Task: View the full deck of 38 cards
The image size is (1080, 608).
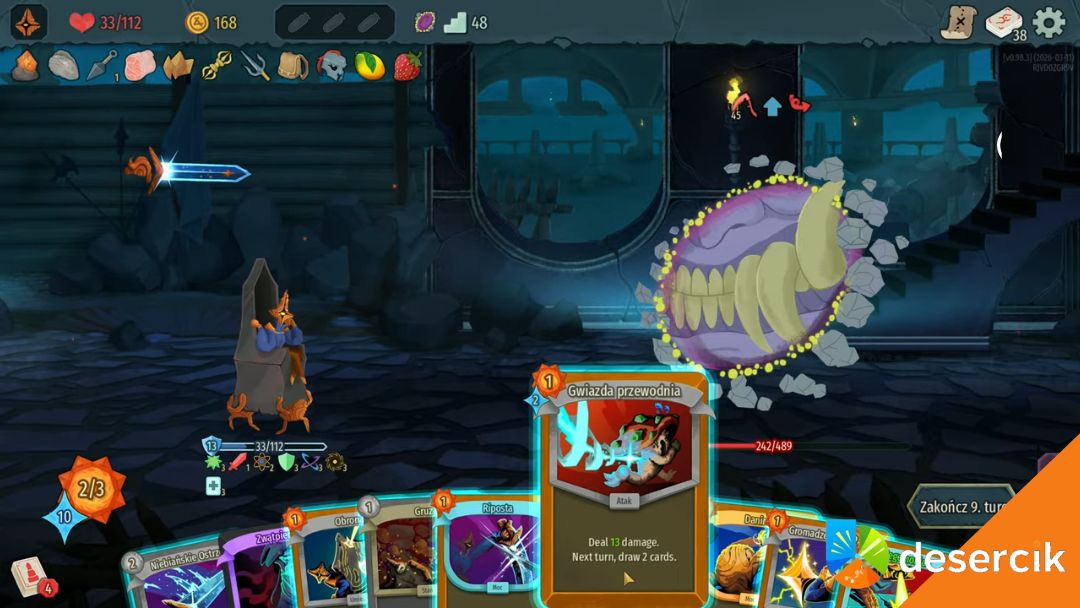Action: point(1004,22)
